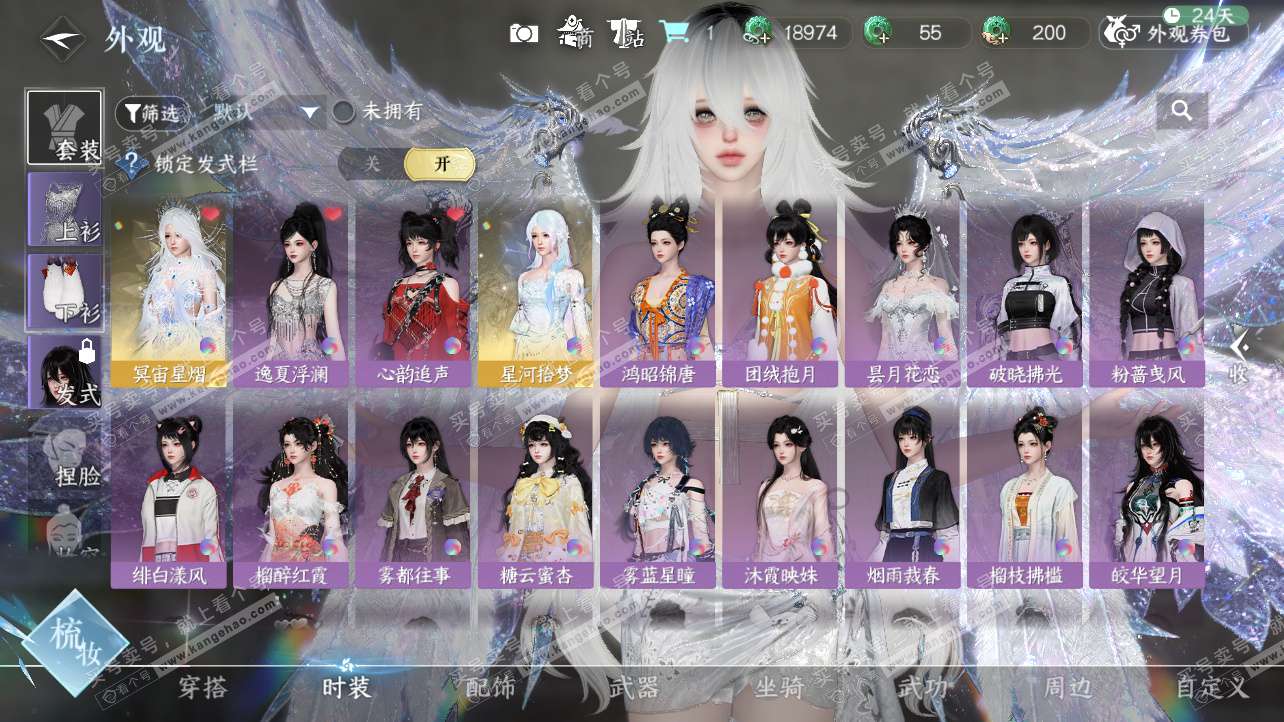Choose the 心韵追声 red outfit
Viewport: 1284px width, 722px height.
(x=413, y=292)
